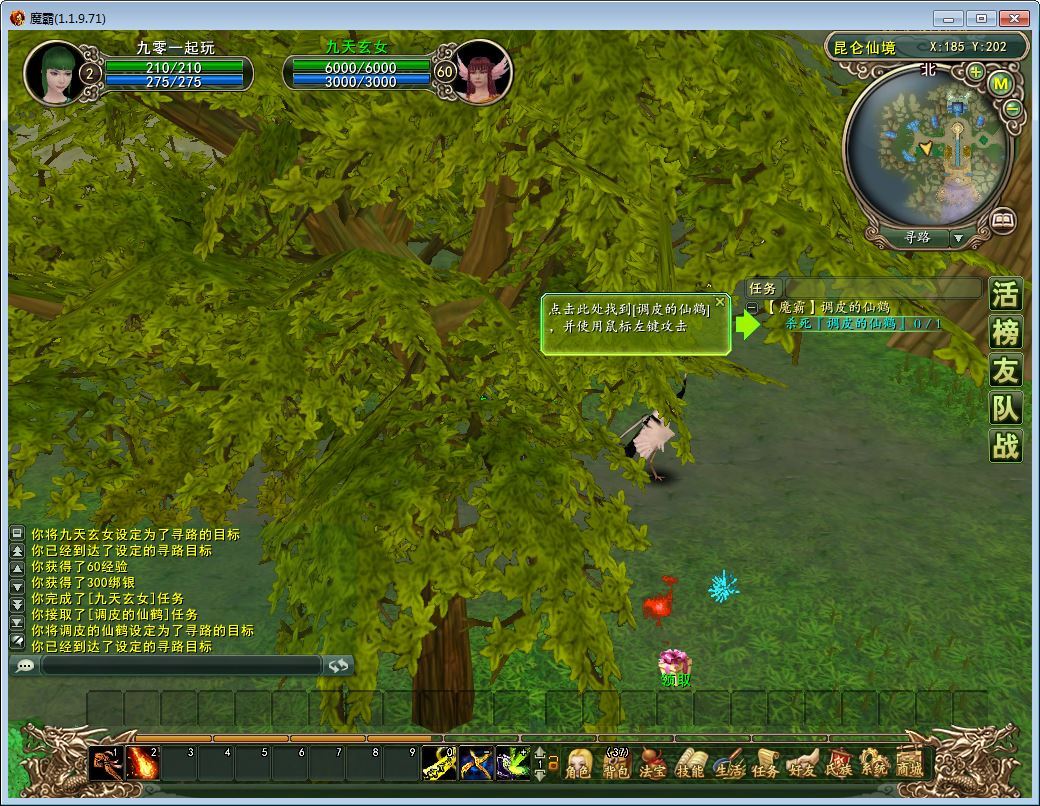Click the chat message input box

pos(180,665)
